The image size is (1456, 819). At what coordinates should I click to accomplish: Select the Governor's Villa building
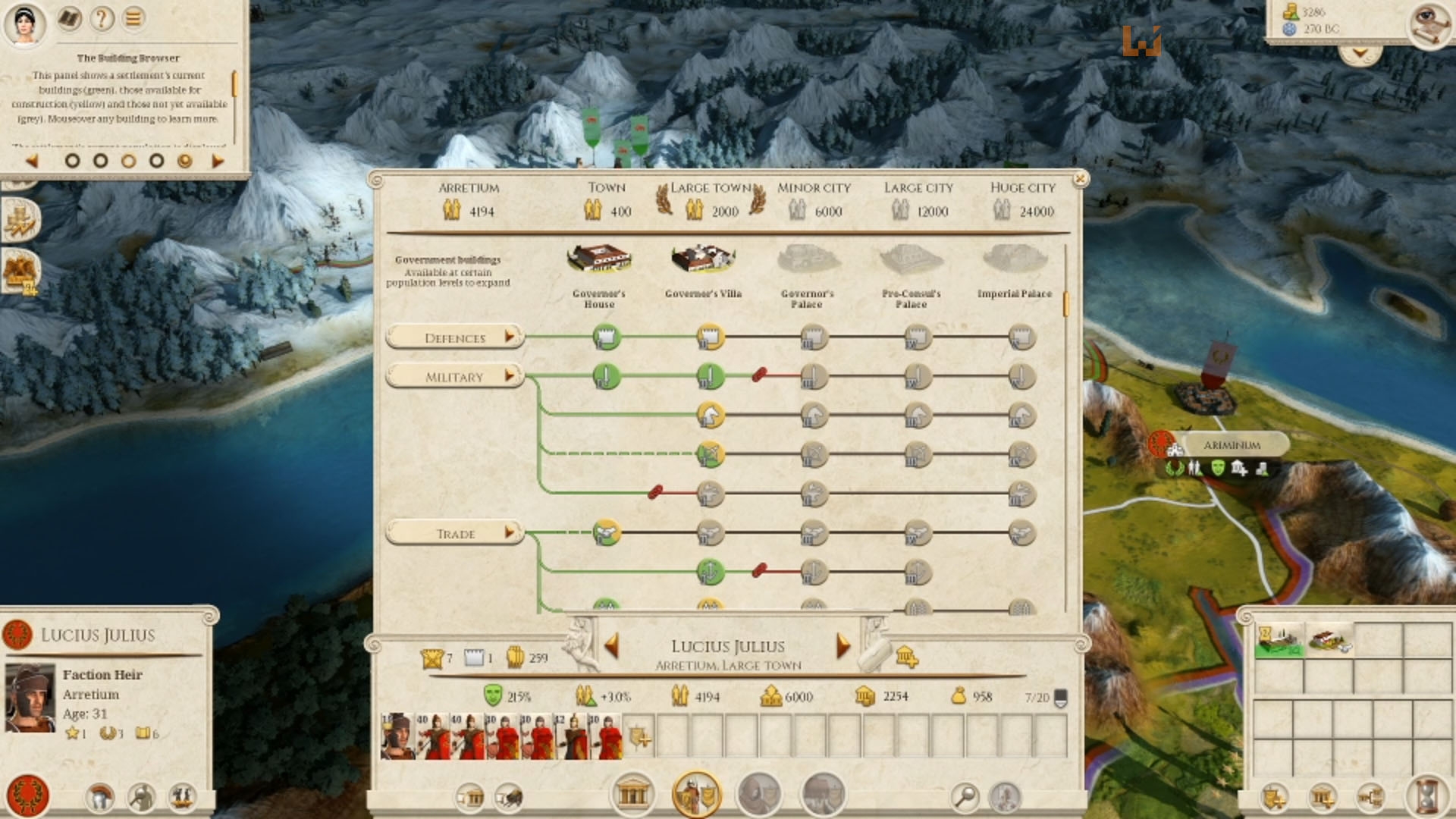click(703, 260)
